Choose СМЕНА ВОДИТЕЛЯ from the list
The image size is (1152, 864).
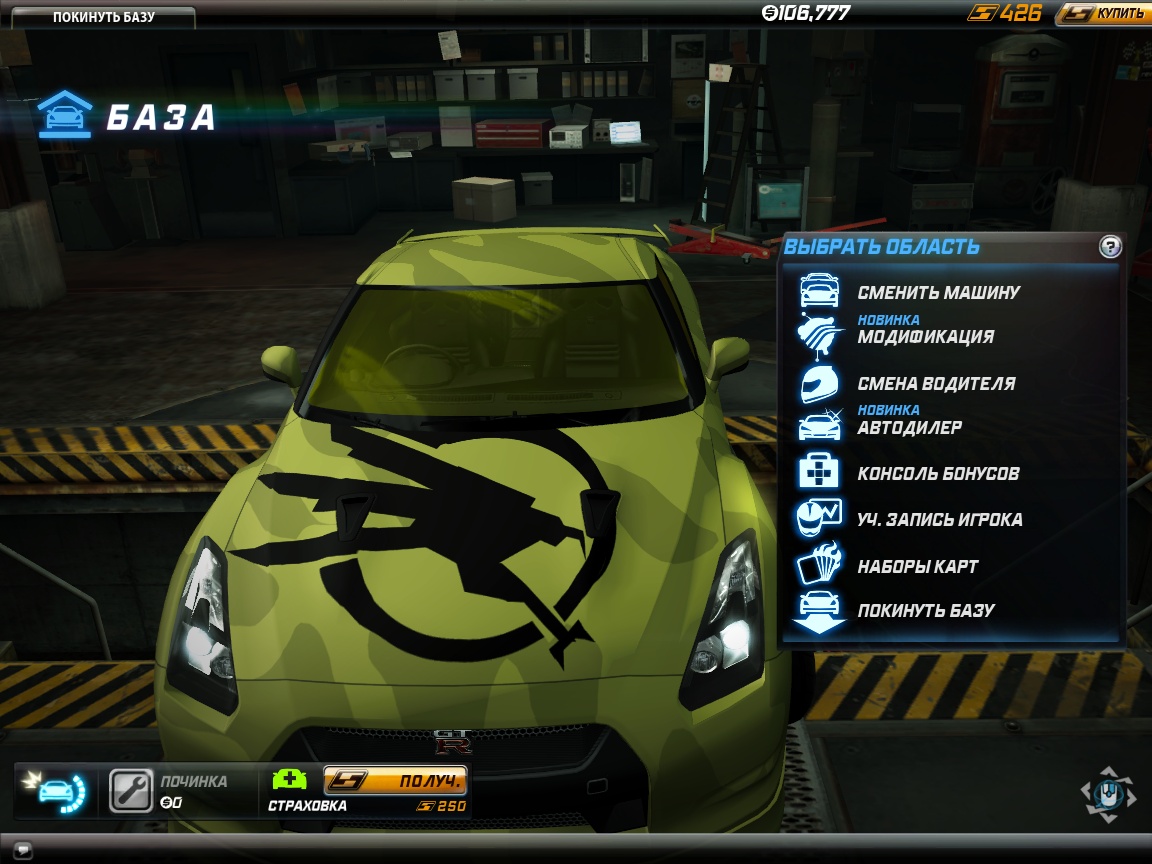coord(936,384)
